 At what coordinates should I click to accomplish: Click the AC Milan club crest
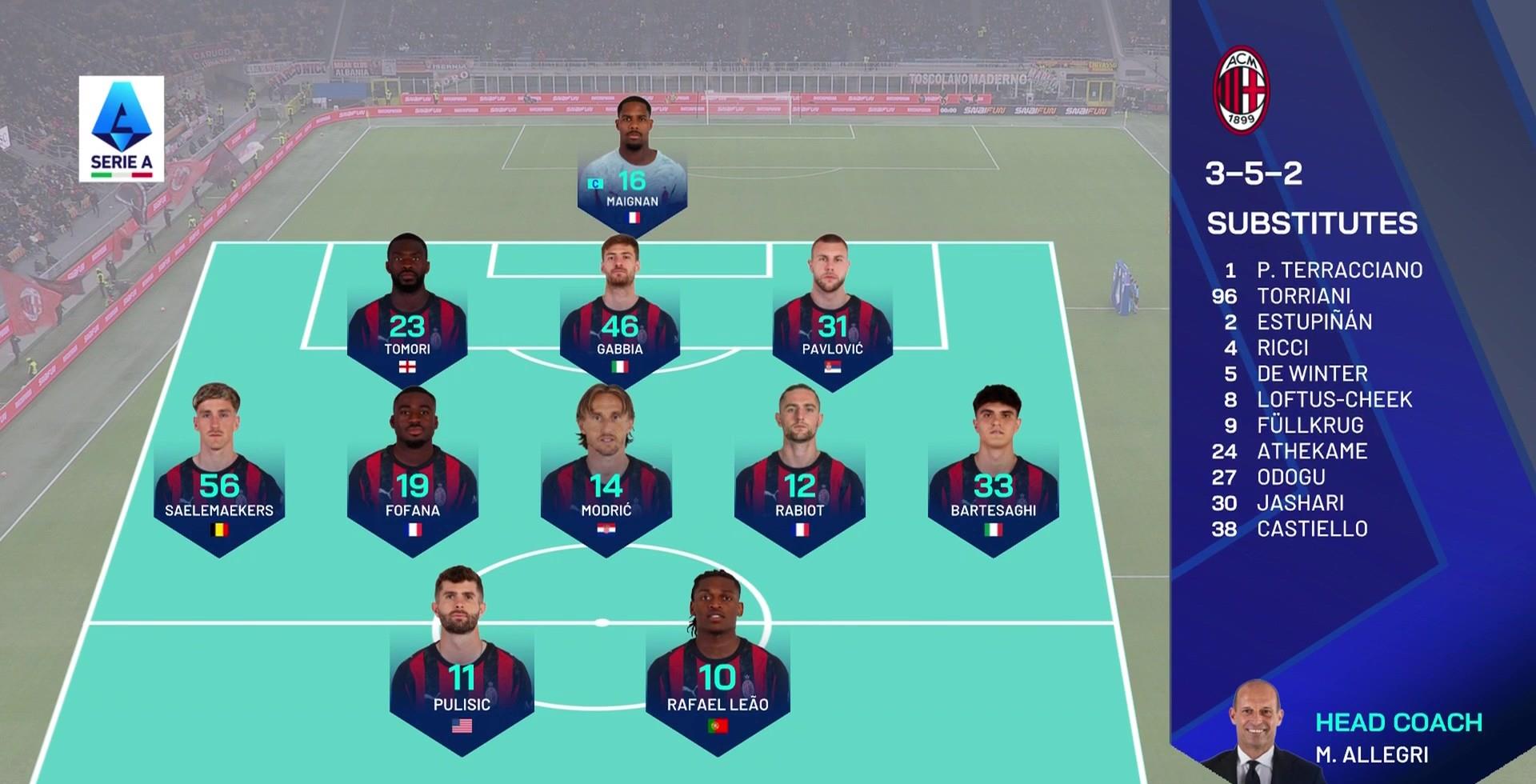click(x=1241, y=89)
